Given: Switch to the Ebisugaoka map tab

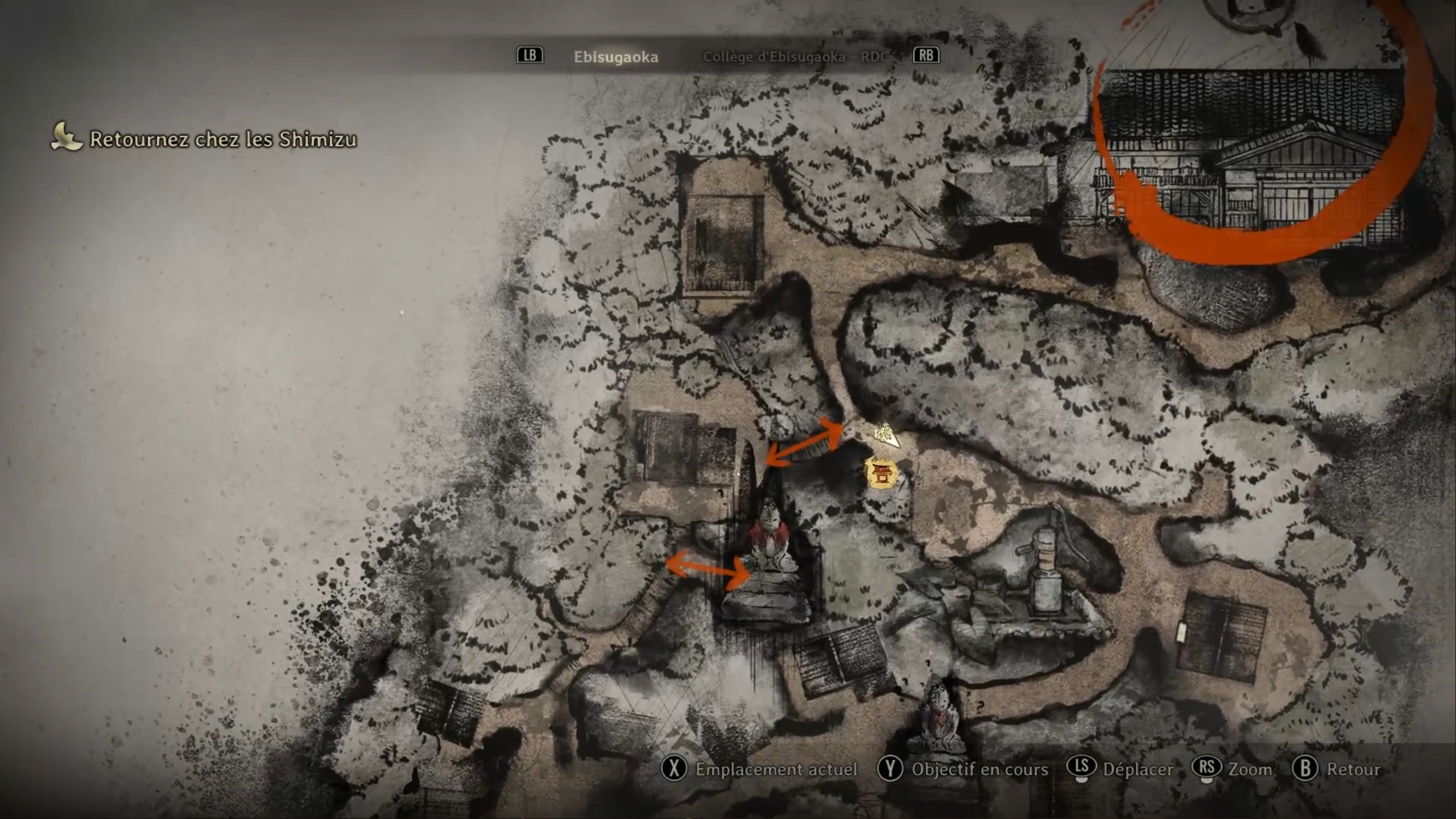Looking at the screenshot, I should pyautogui.click(x=615, y=57).
